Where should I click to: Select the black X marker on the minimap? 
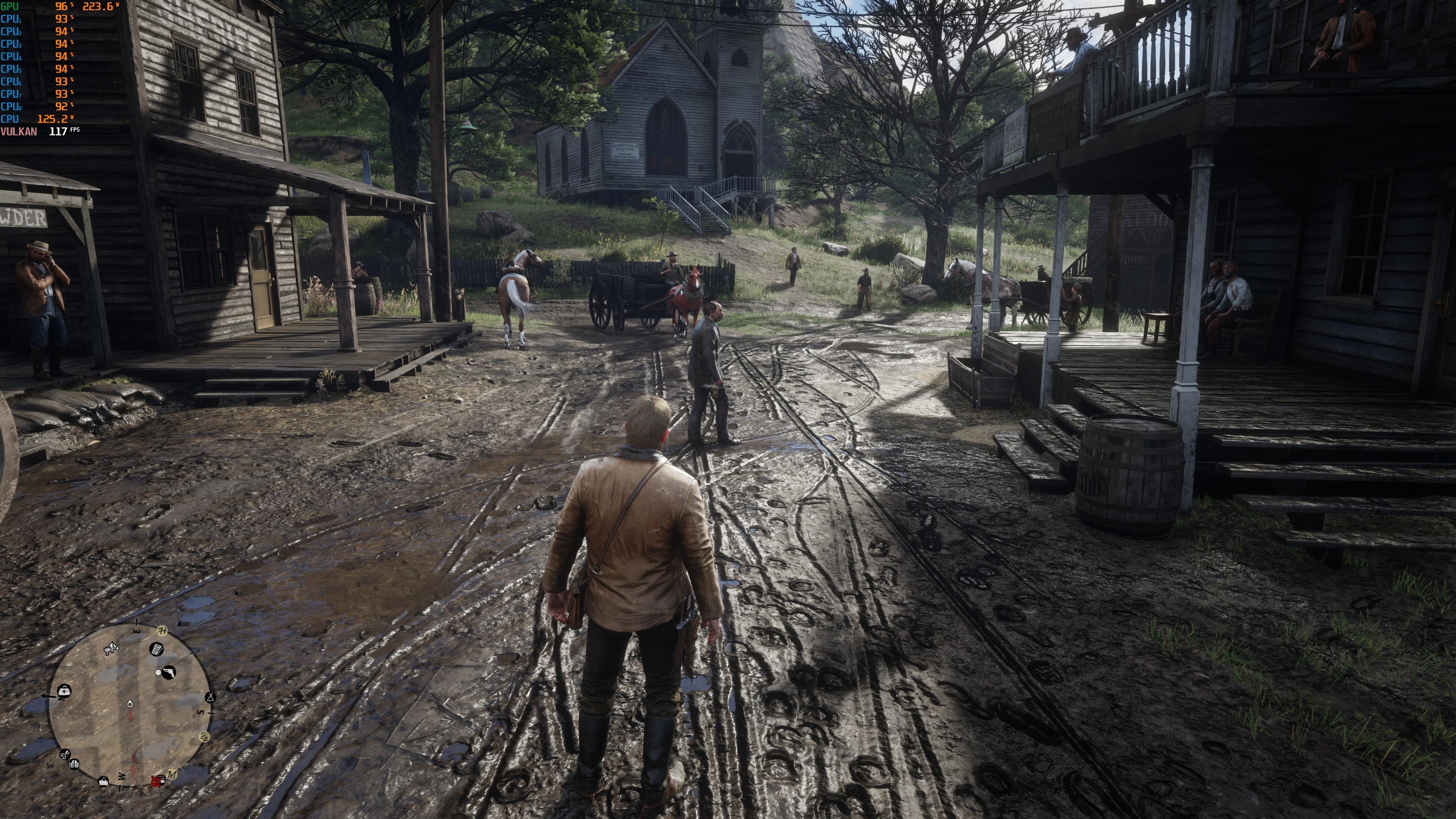coord(210,698)
